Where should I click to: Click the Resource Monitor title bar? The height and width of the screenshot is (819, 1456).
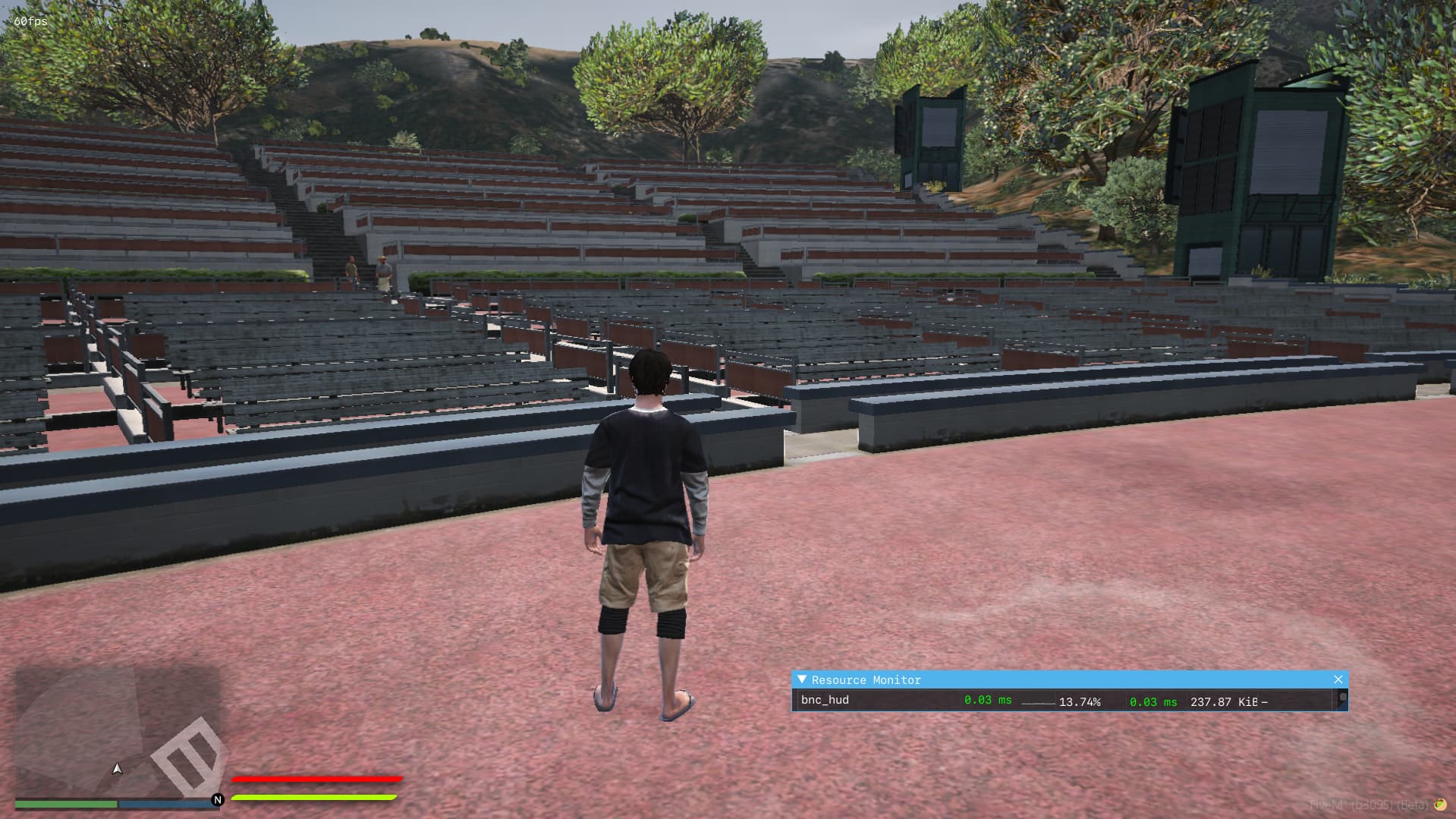[x=1062, y=679]
